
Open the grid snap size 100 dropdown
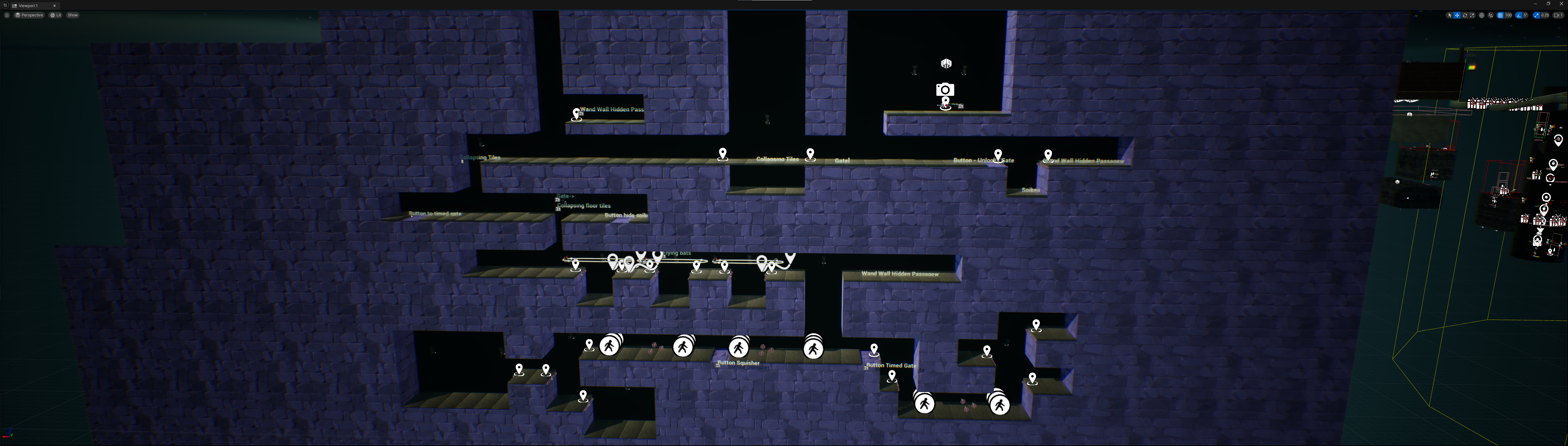(x=1508, y=15)
